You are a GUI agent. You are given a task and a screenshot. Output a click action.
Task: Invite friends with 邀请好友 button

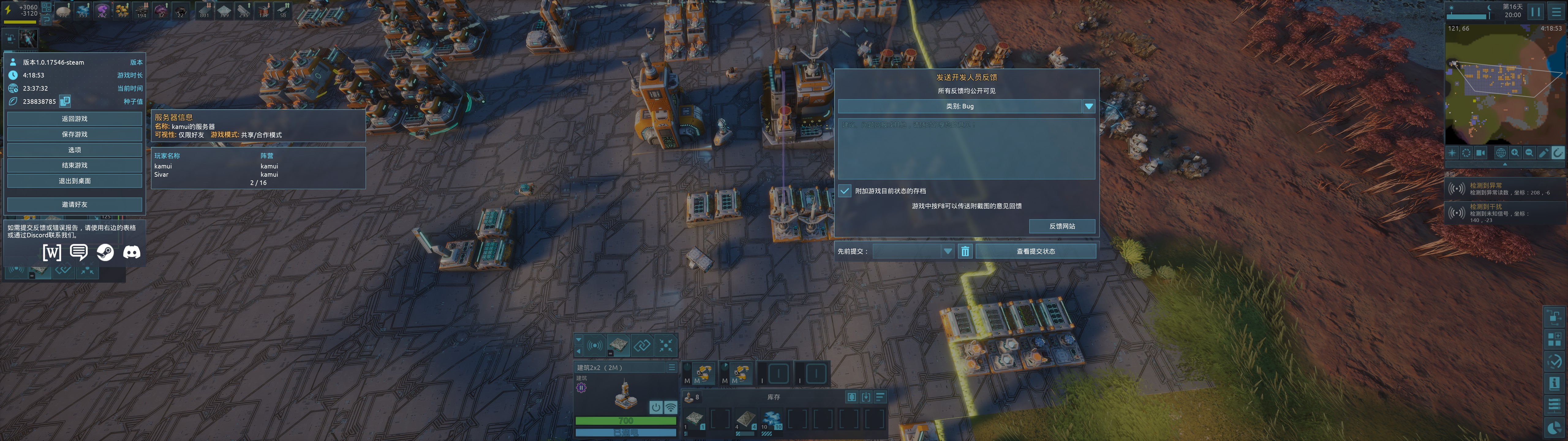[74, 205]
